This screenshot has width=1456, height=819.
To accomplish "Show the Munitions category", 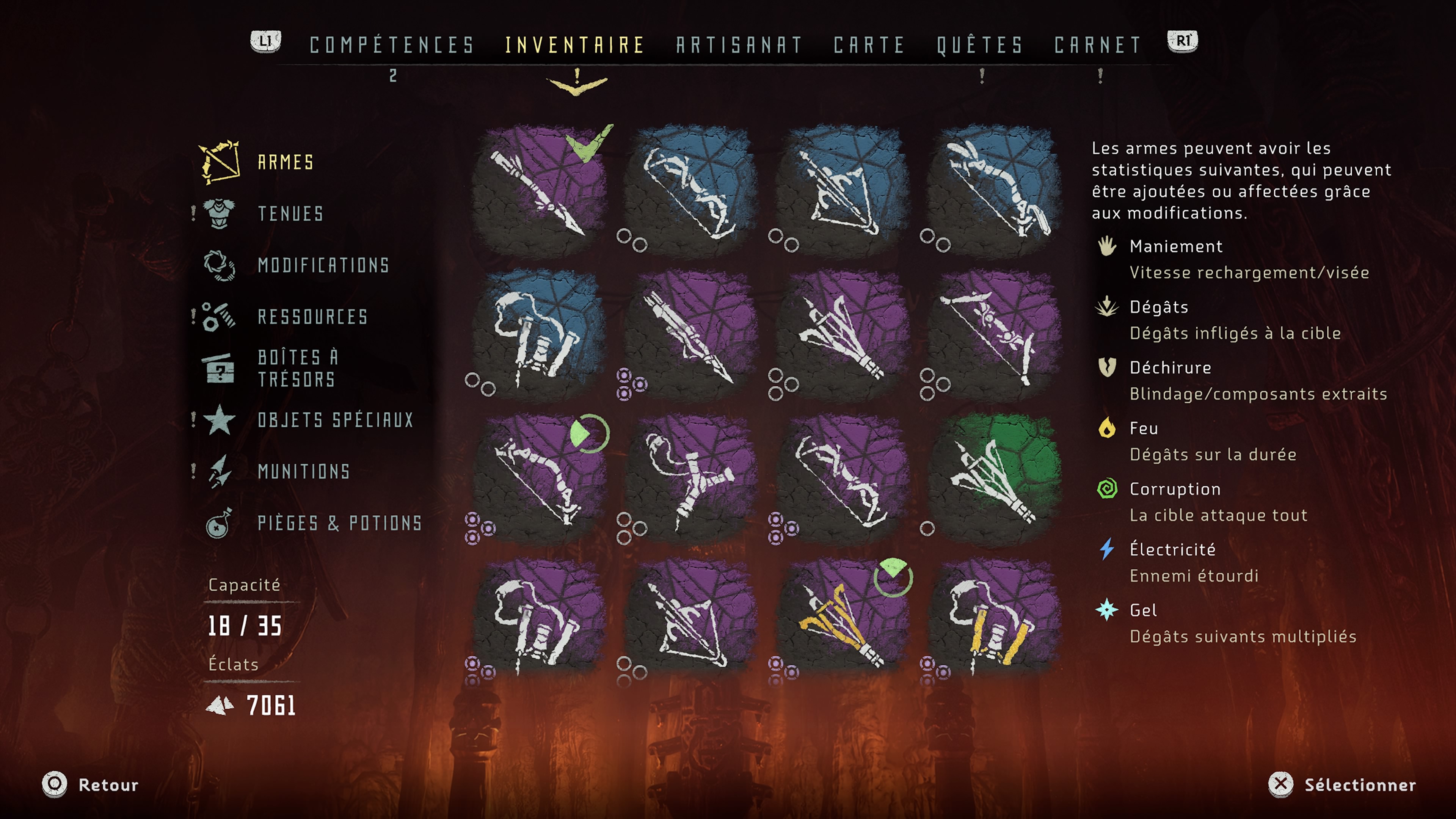I will click(303, 471).
